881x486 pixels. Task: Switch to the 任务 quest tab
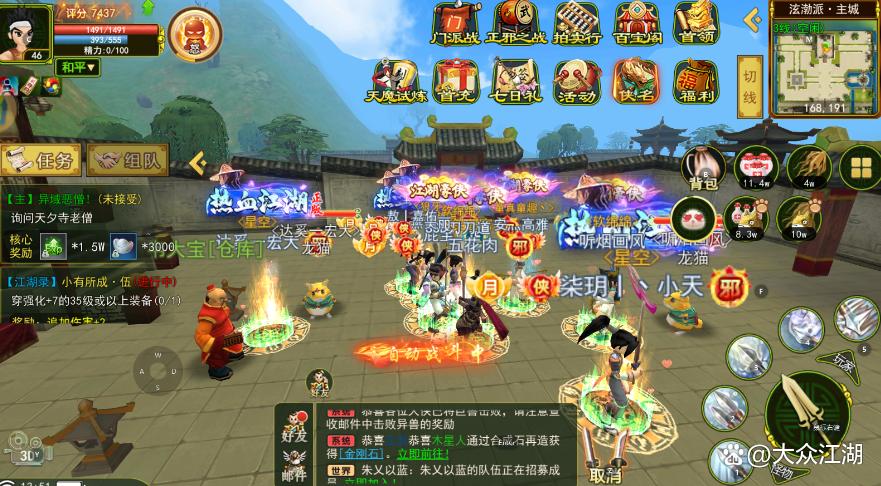click(42, 159)
